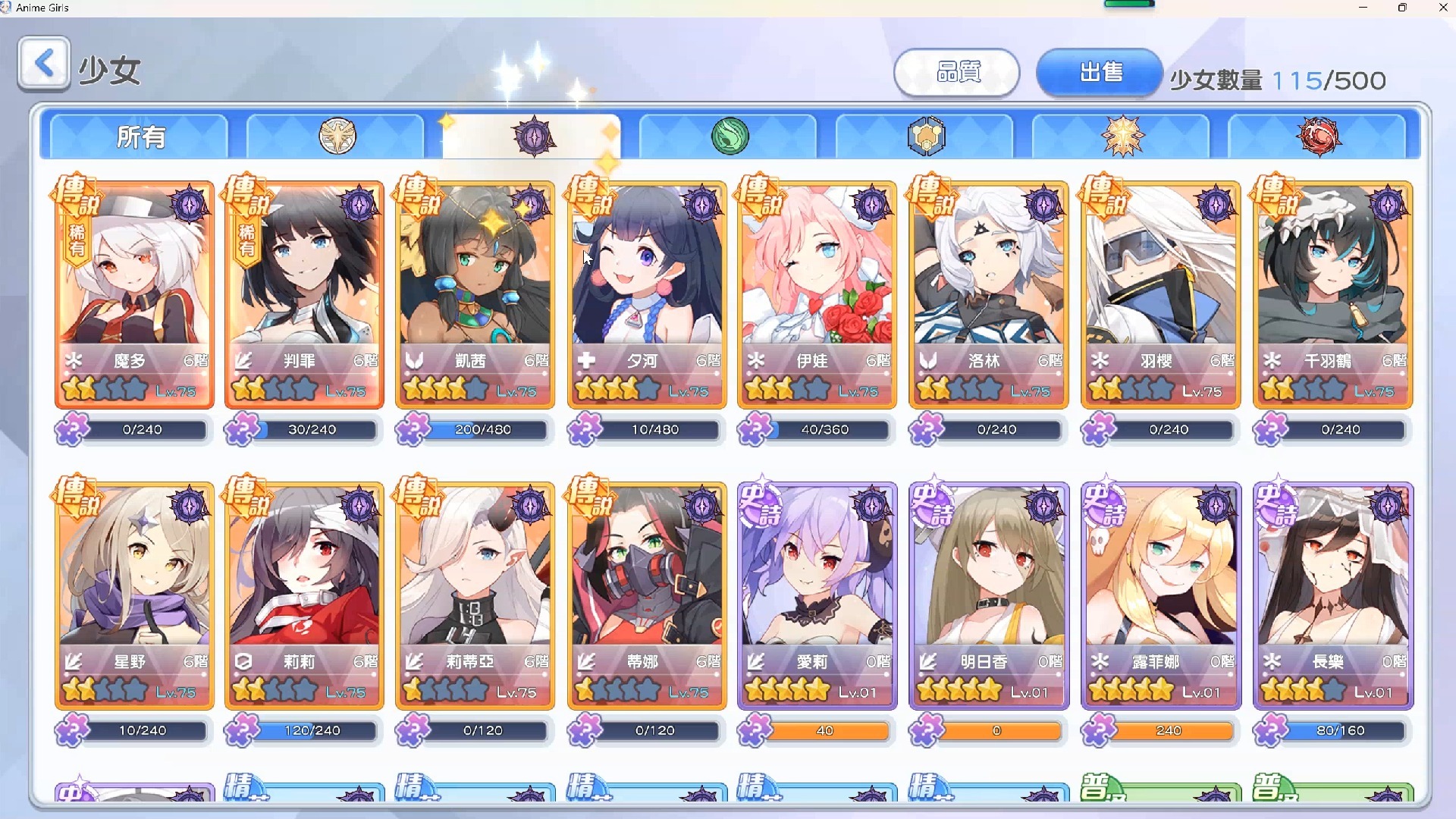This screenshot has width=1456, height=819.
Task: Open the hexagon shield element tab
Action: [x=925, y=137]
